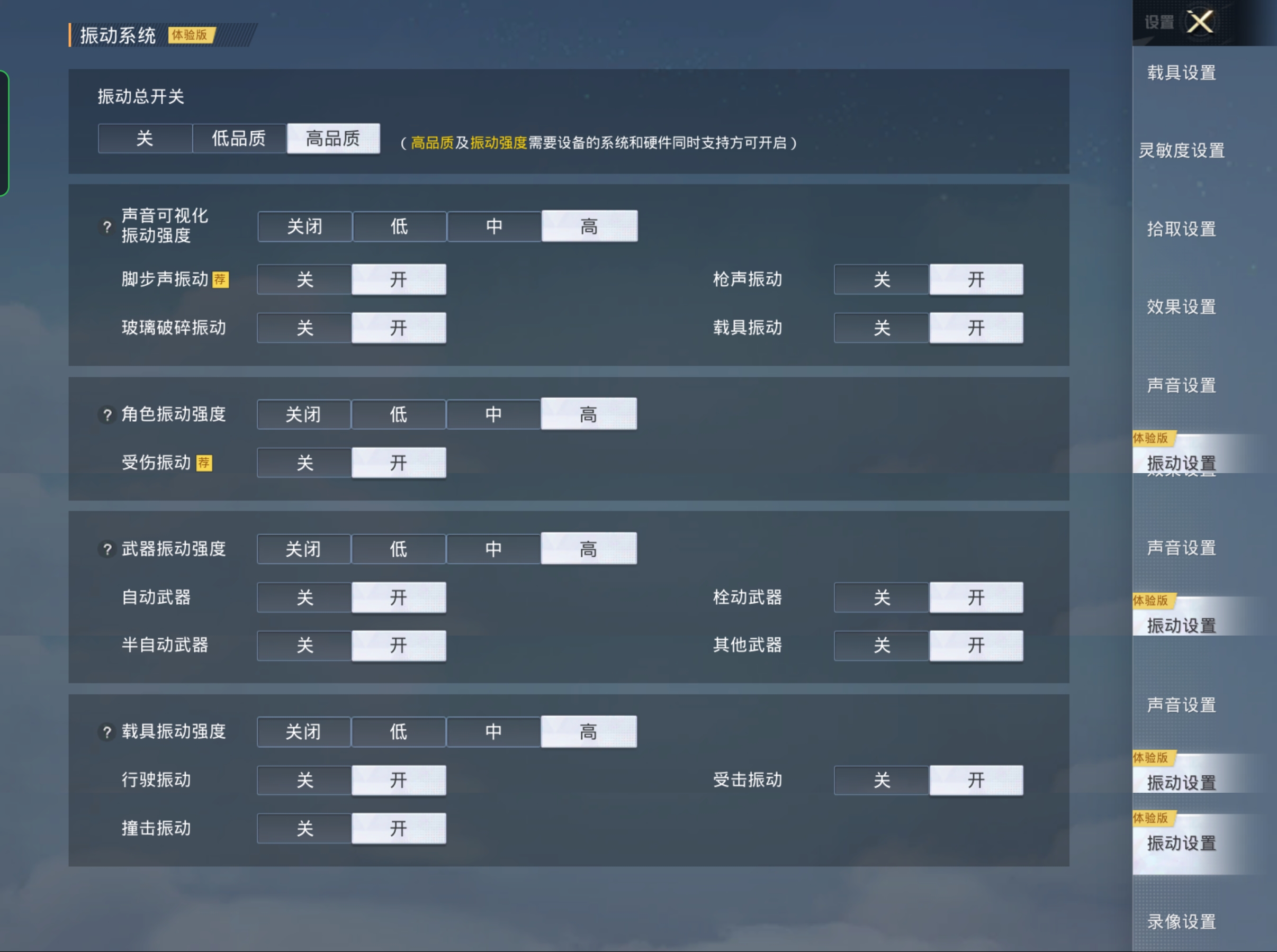Turn off 载具振动
This screenshot has width=1277, height=952.
tap(881, 328)
